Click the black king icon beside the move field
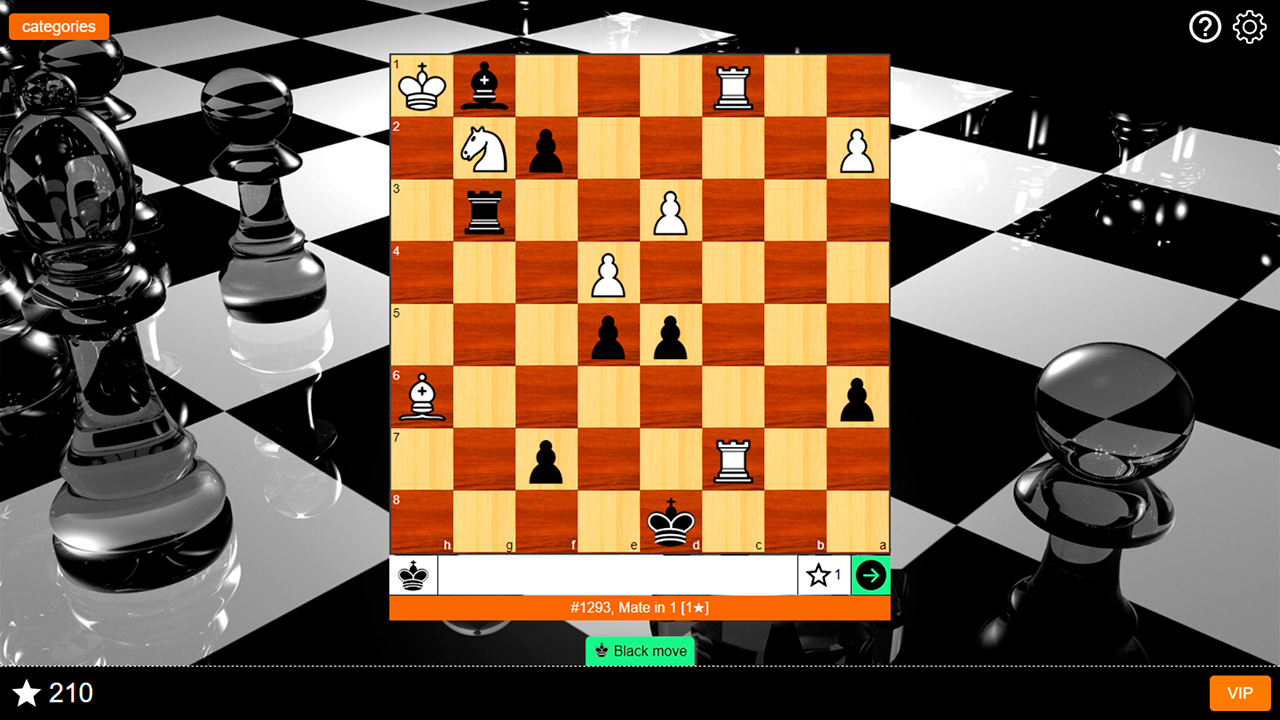 (x=413, y=575)
